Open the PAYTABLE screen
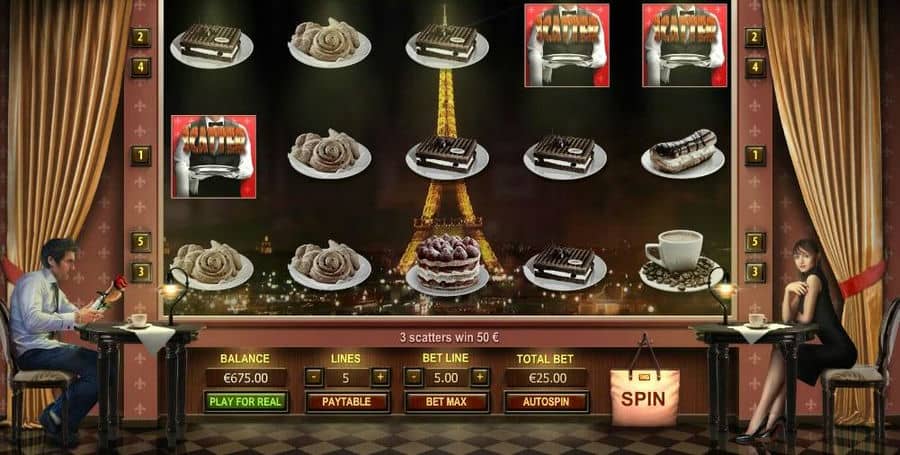 (347, 402)
